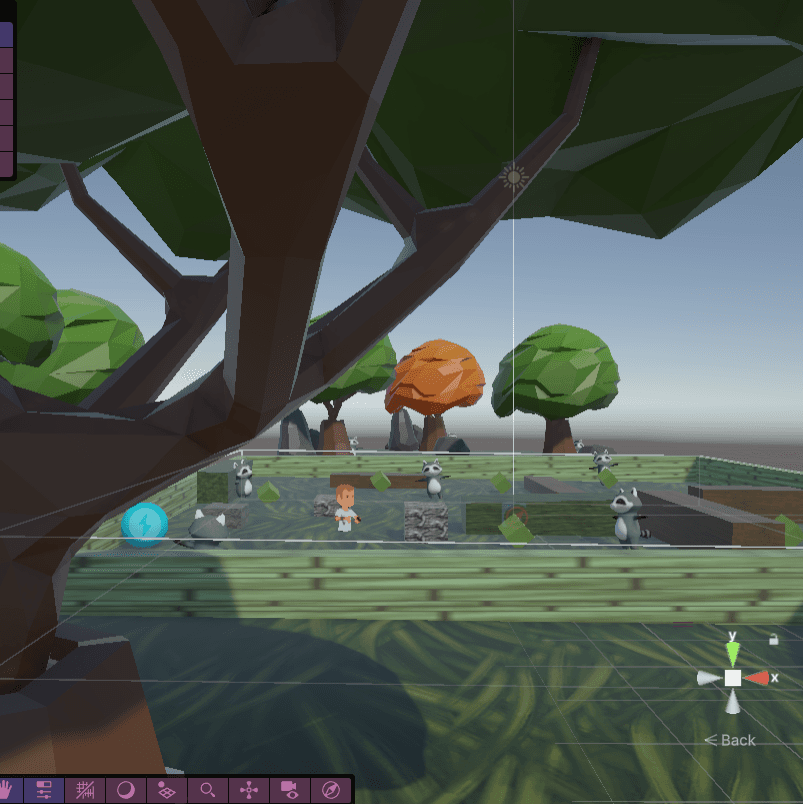Click the Back view label
Screen dimensions: 803x804
(731, 740)
